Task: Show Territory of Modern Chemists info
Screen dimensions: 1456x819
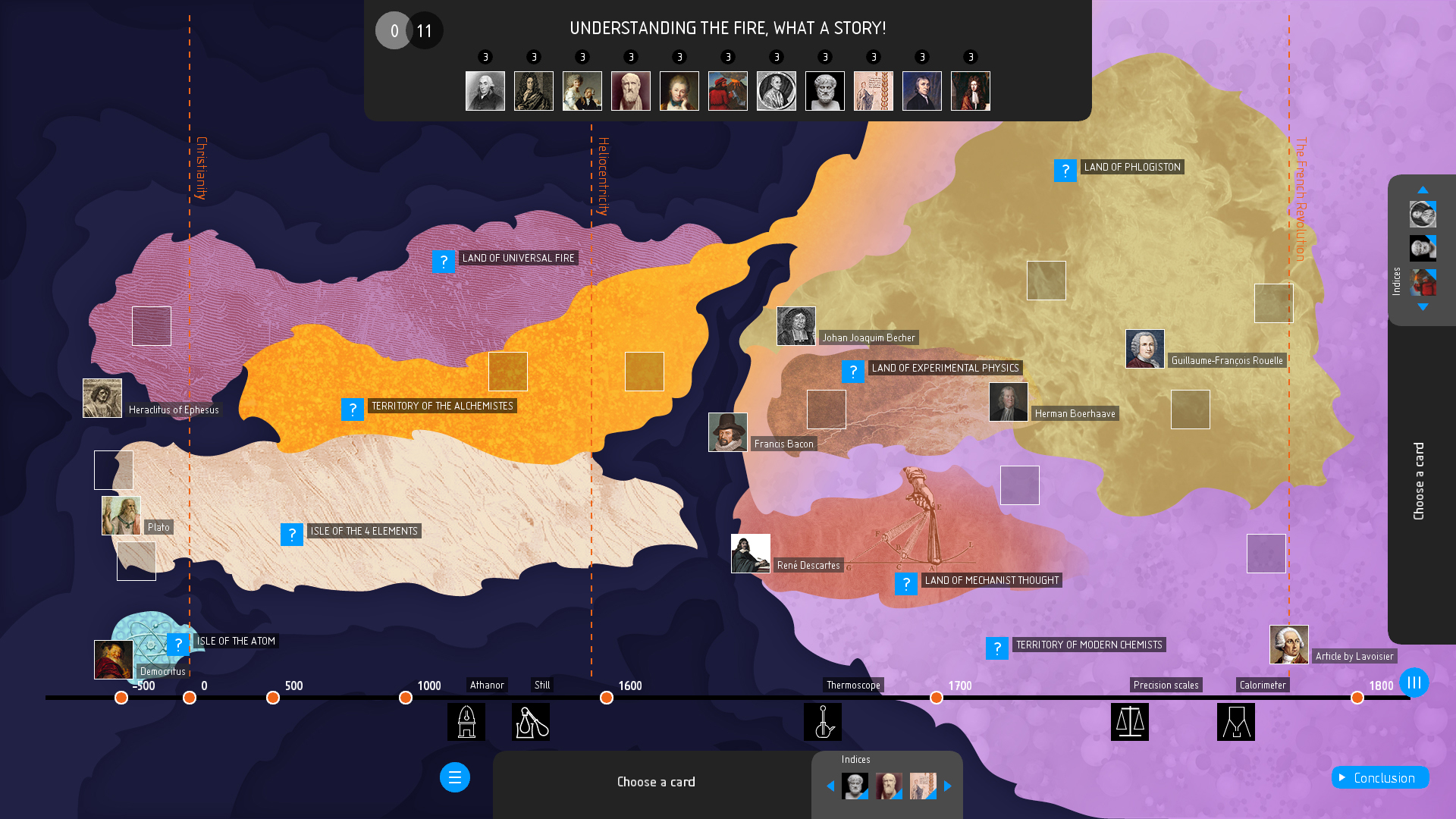Action: [996, 648]
